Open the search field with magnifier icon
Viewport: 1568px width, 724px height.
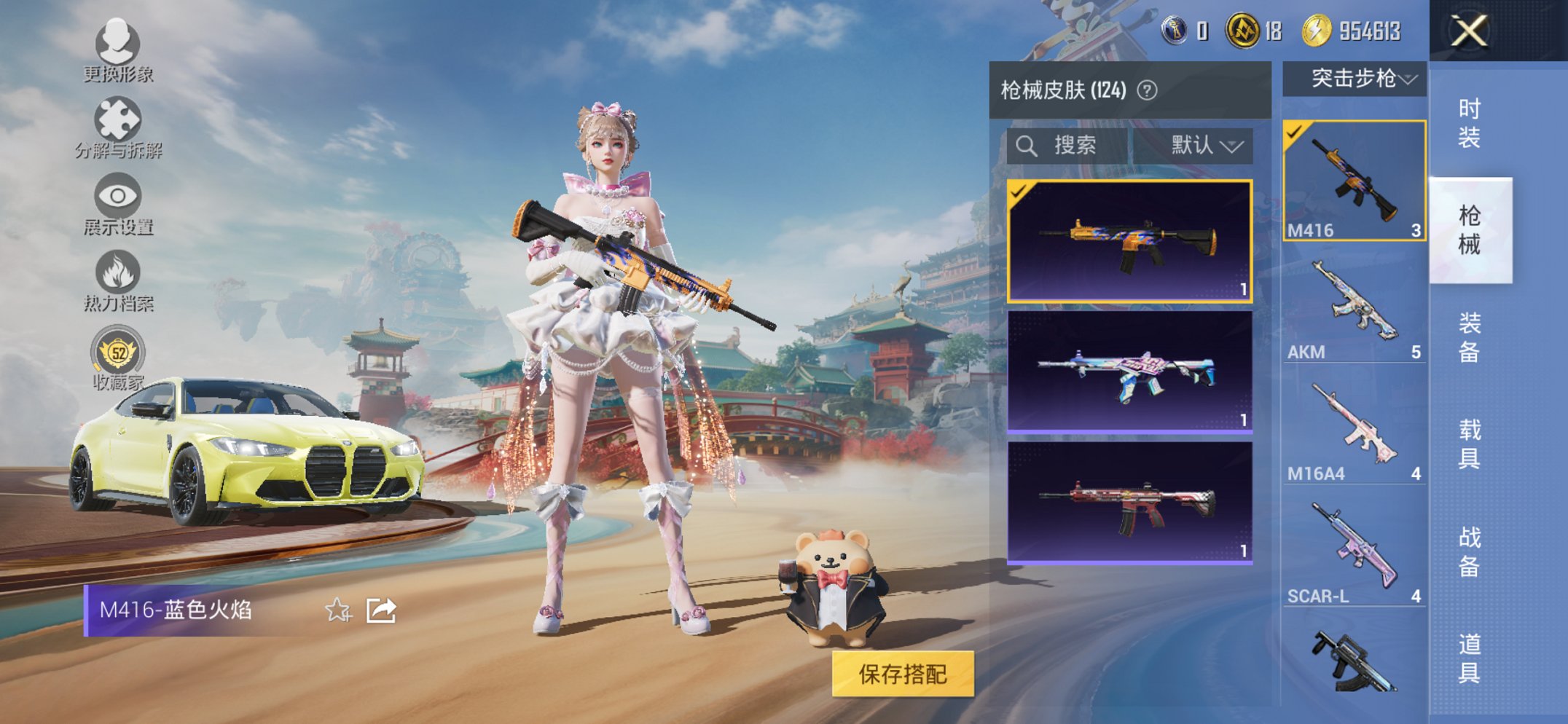click(1029, 145)
